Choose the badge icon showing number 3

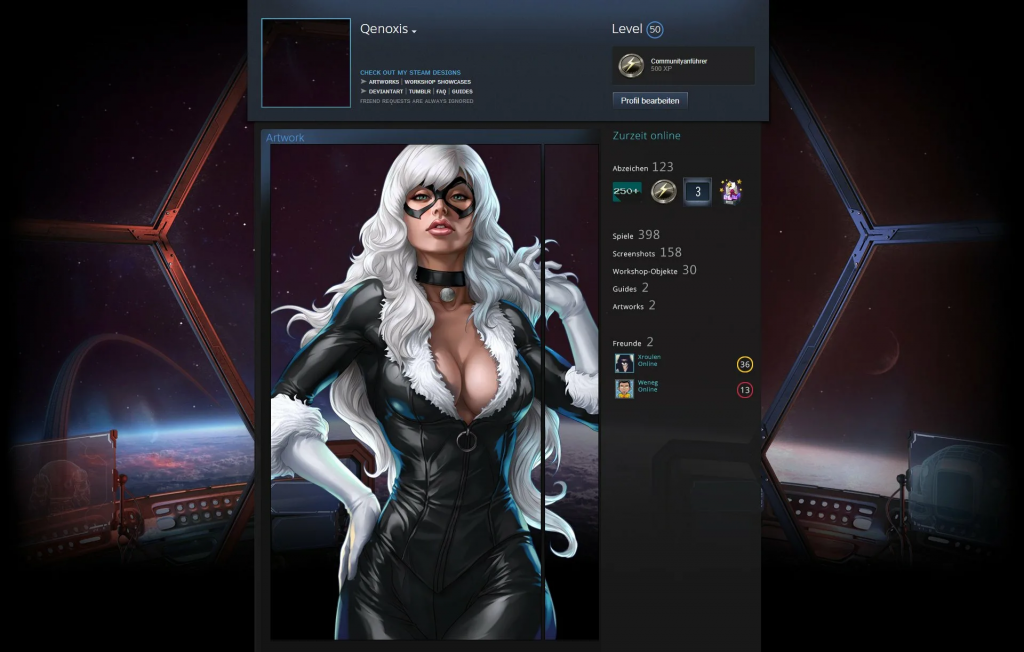click(697, 191)
